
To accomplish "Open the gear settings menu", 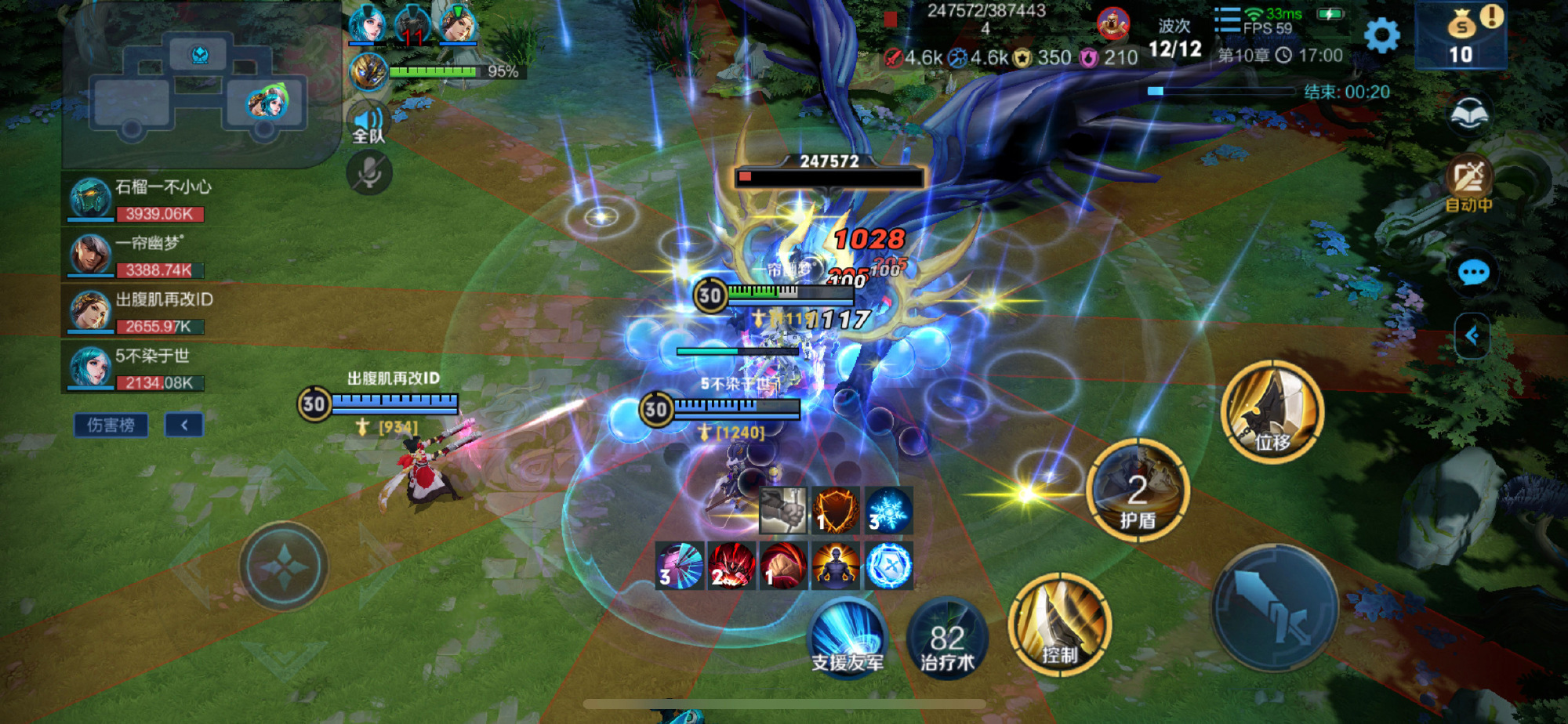I will 1381,35.
